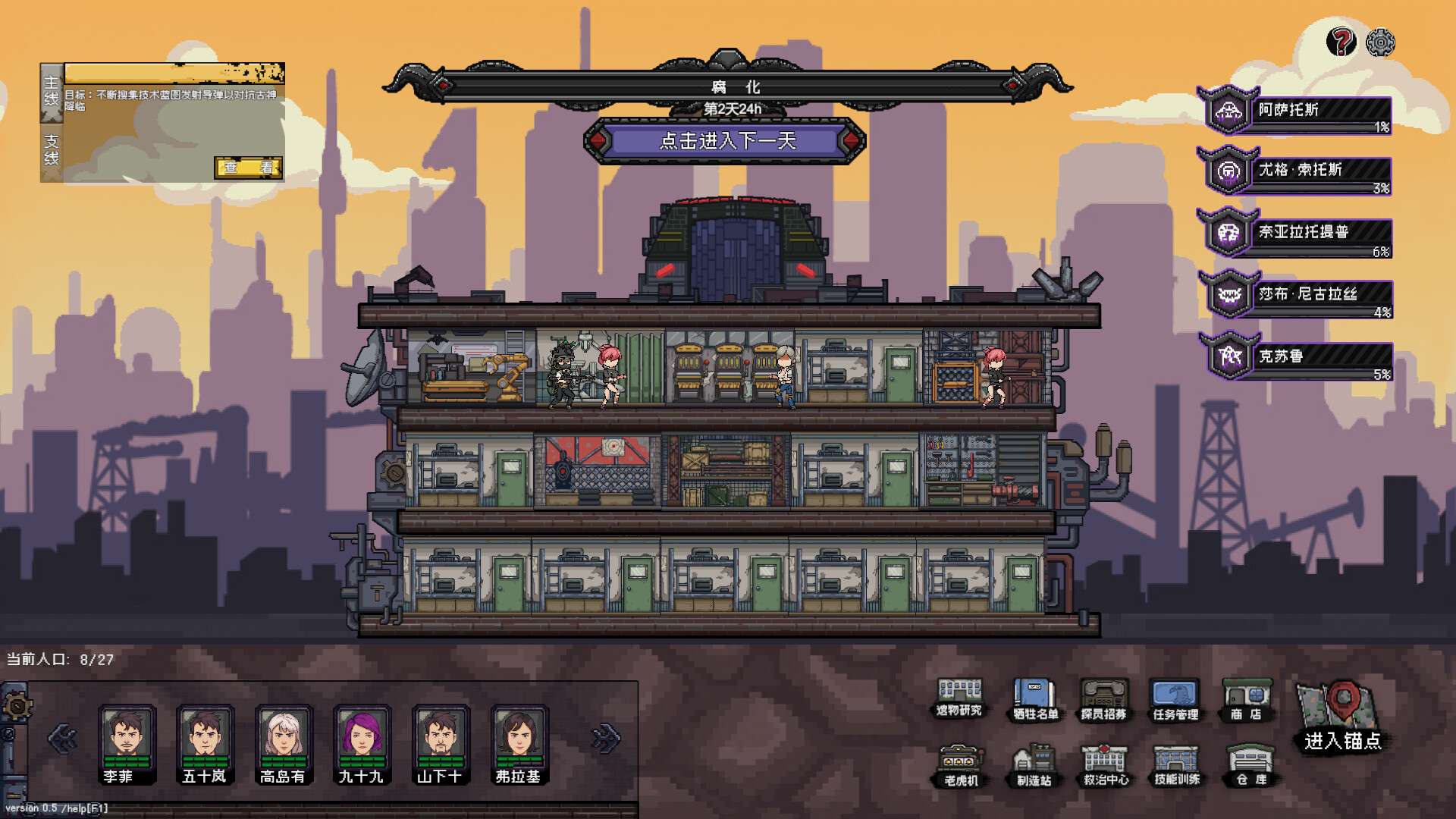Screen dimensions: 1456x819
Task: Select the 阿萨托斯 old god entry
Action: [x=1297, y=112]
